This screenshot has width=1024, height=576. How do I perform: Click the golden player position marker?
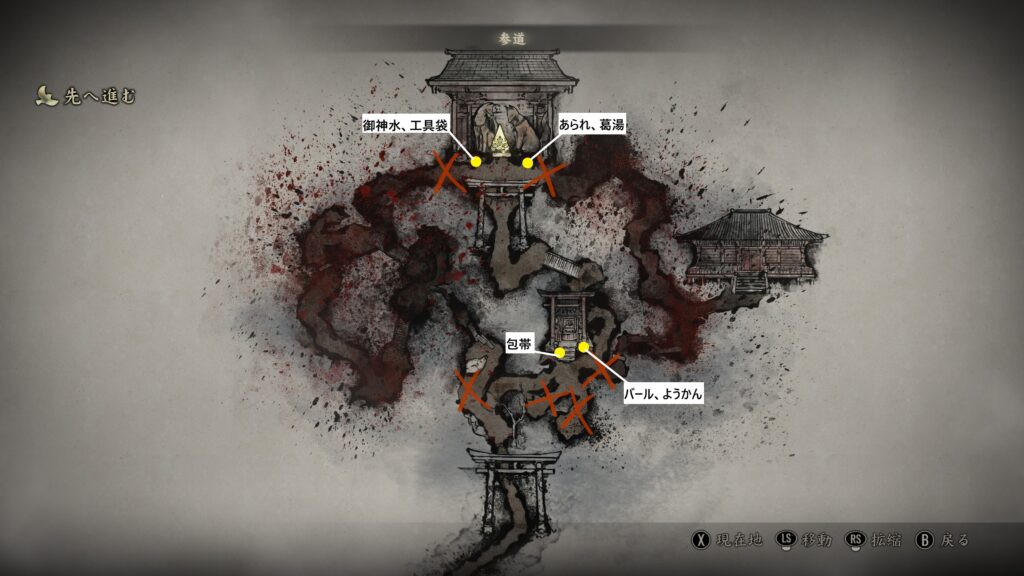500,137
